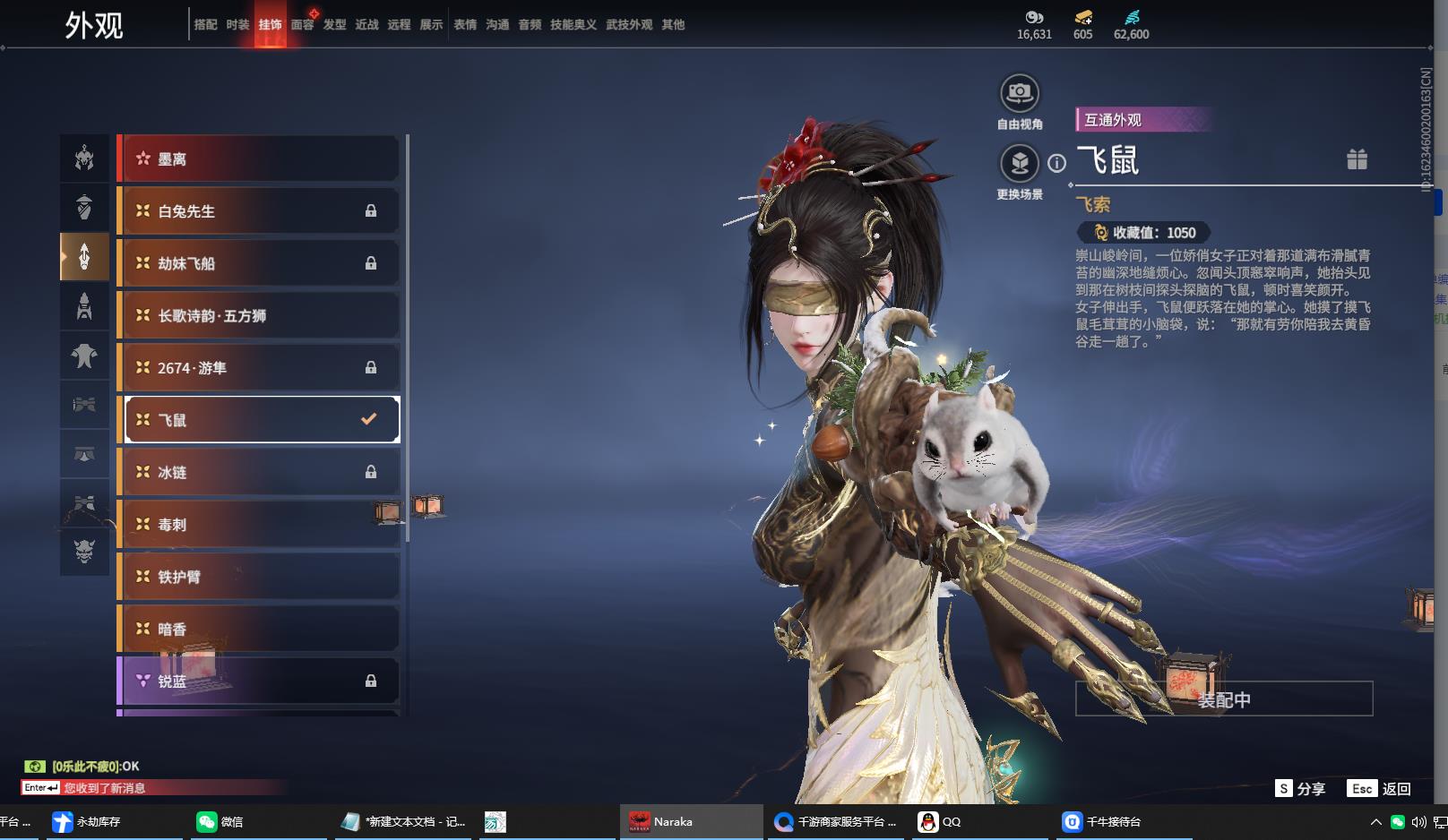Viewport: 1448px width, 840px height.
Task: Select the purple 锐蓝 accessory
Action: (x=260, y=681)
